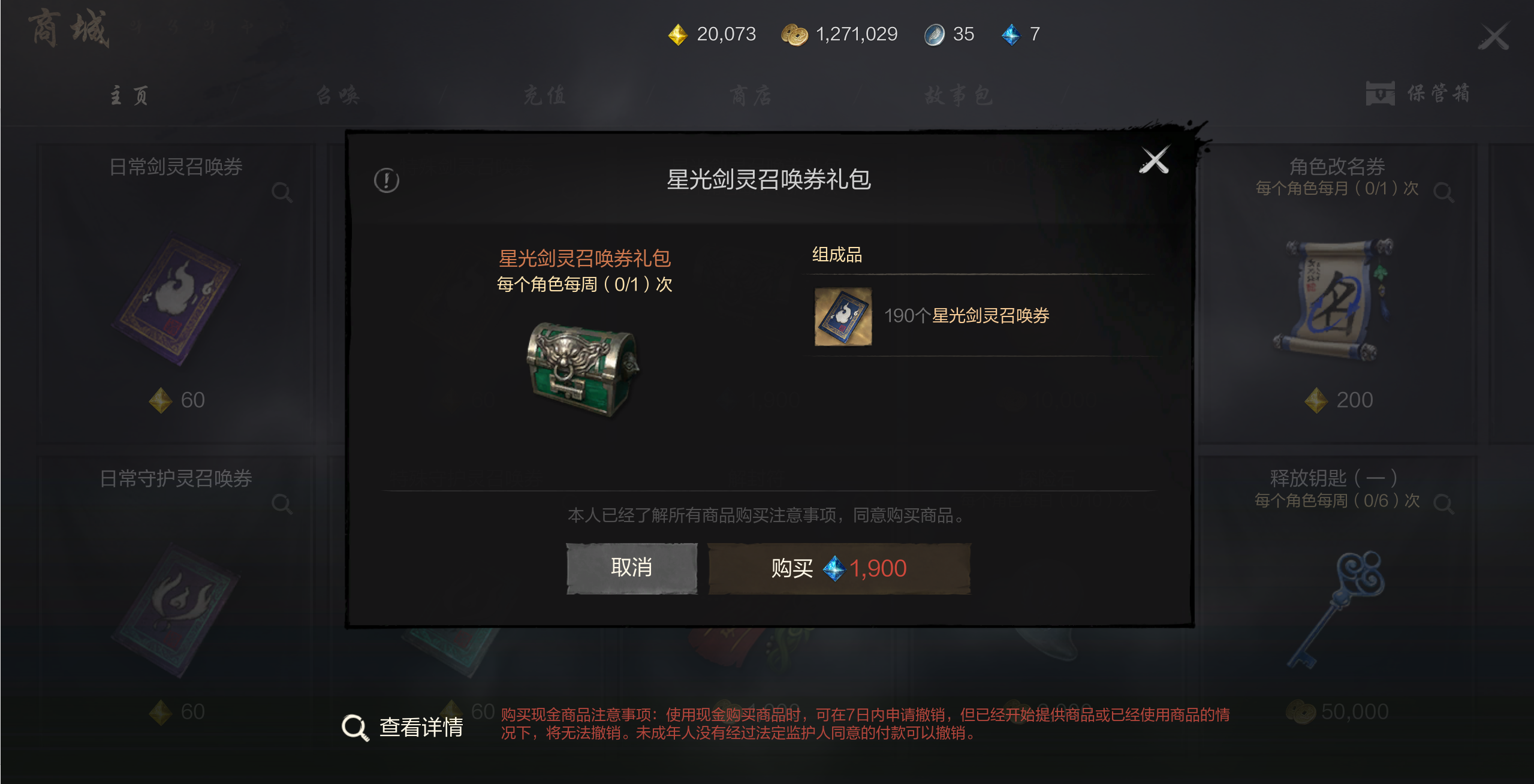This screenshot has height=784, width=1534.
Task: Click the silver wing currency icon
Action: pyautogui.click(x=934, y=35)
